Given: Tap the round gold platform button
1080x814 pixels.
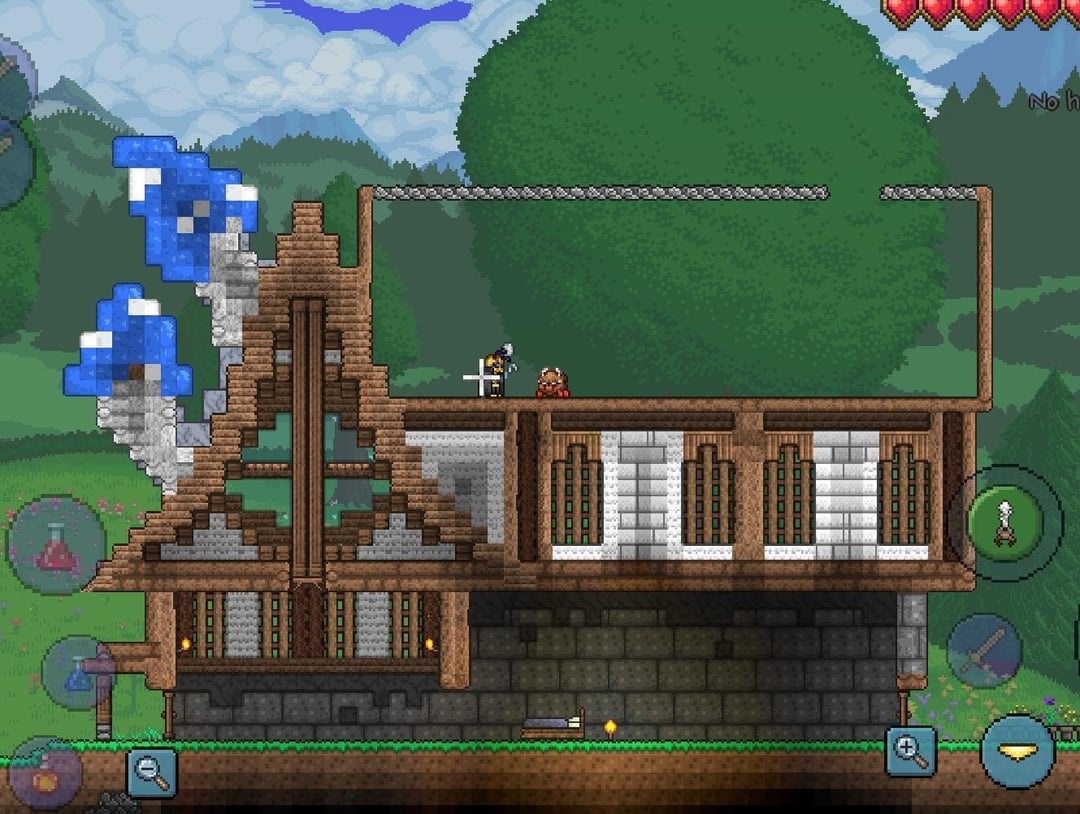Looking at the screenshot, I should click(x=1017, y=751).
